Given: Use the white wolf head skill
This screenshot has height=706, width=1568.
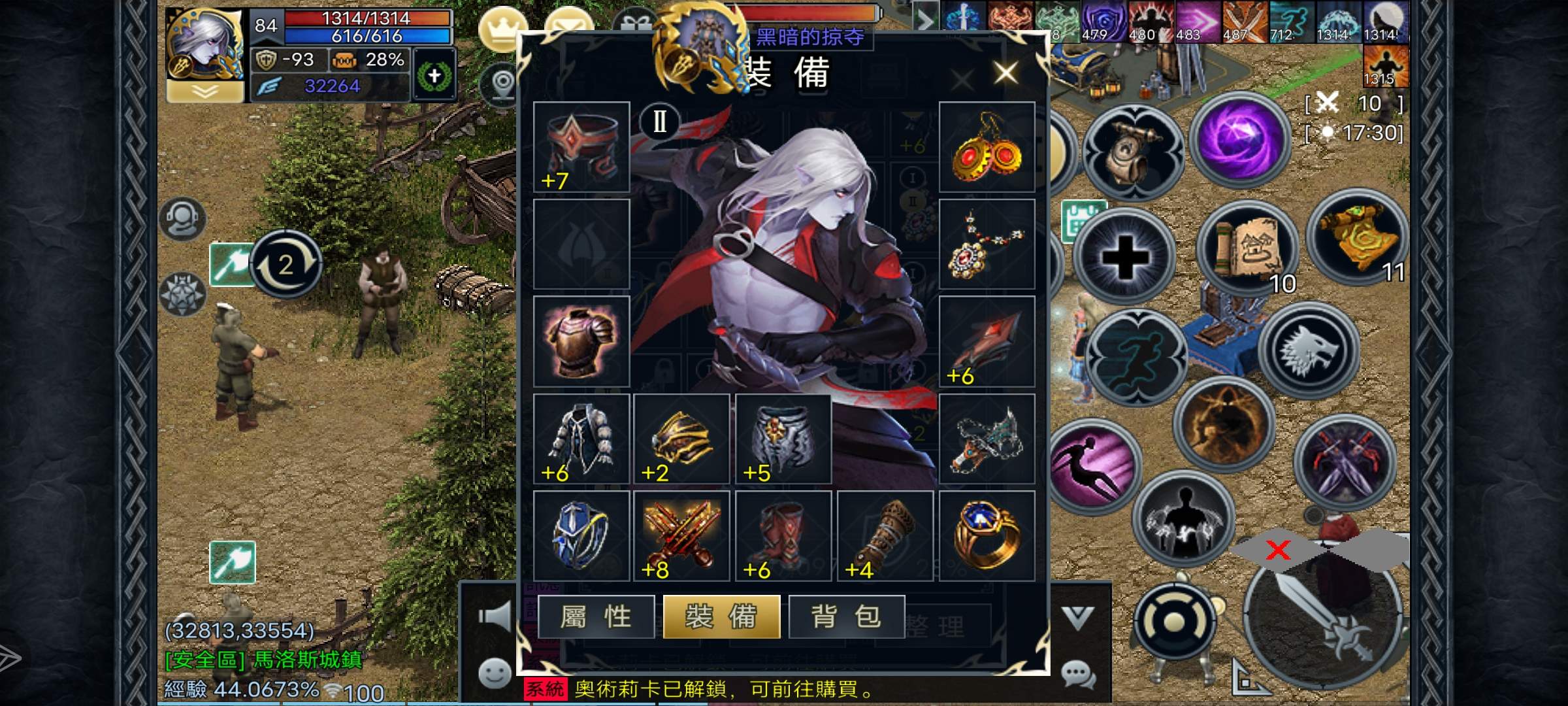Looking at the screenshot, I should click(1309, 352).
